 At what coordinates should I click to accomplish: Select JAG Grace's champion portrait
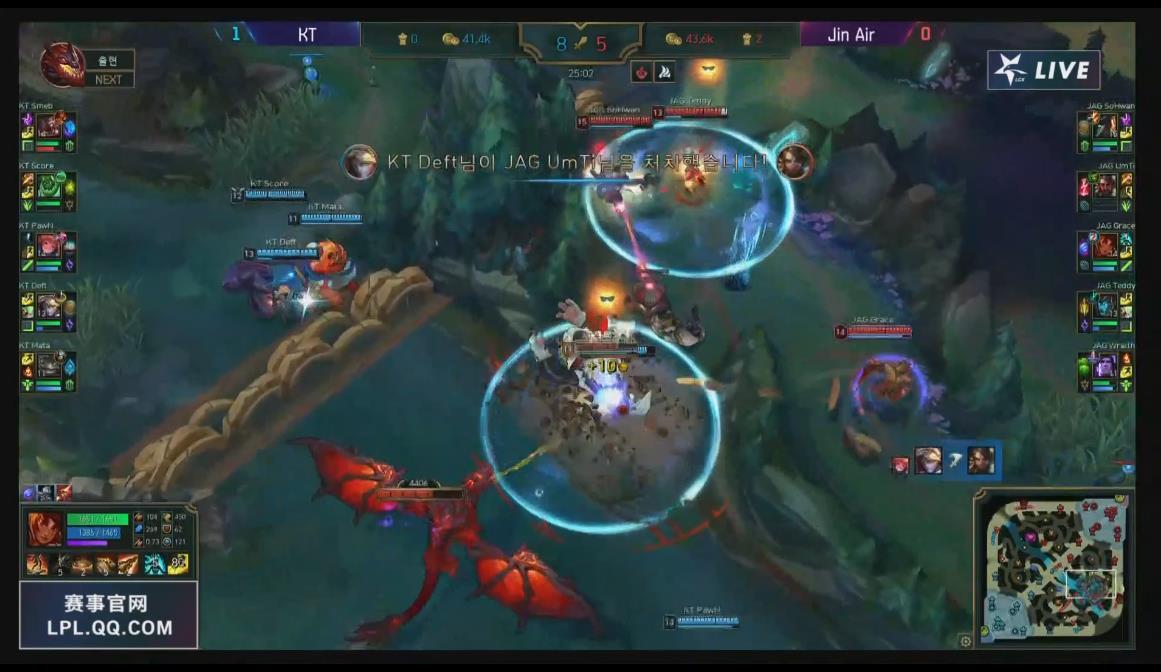[x=1105, y=246]
